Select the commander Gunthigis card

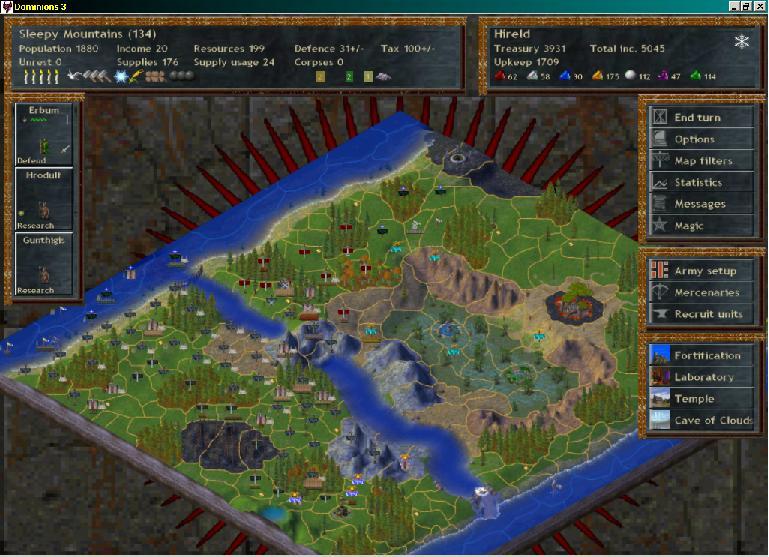pyautogui.click(x=44, y=264)
